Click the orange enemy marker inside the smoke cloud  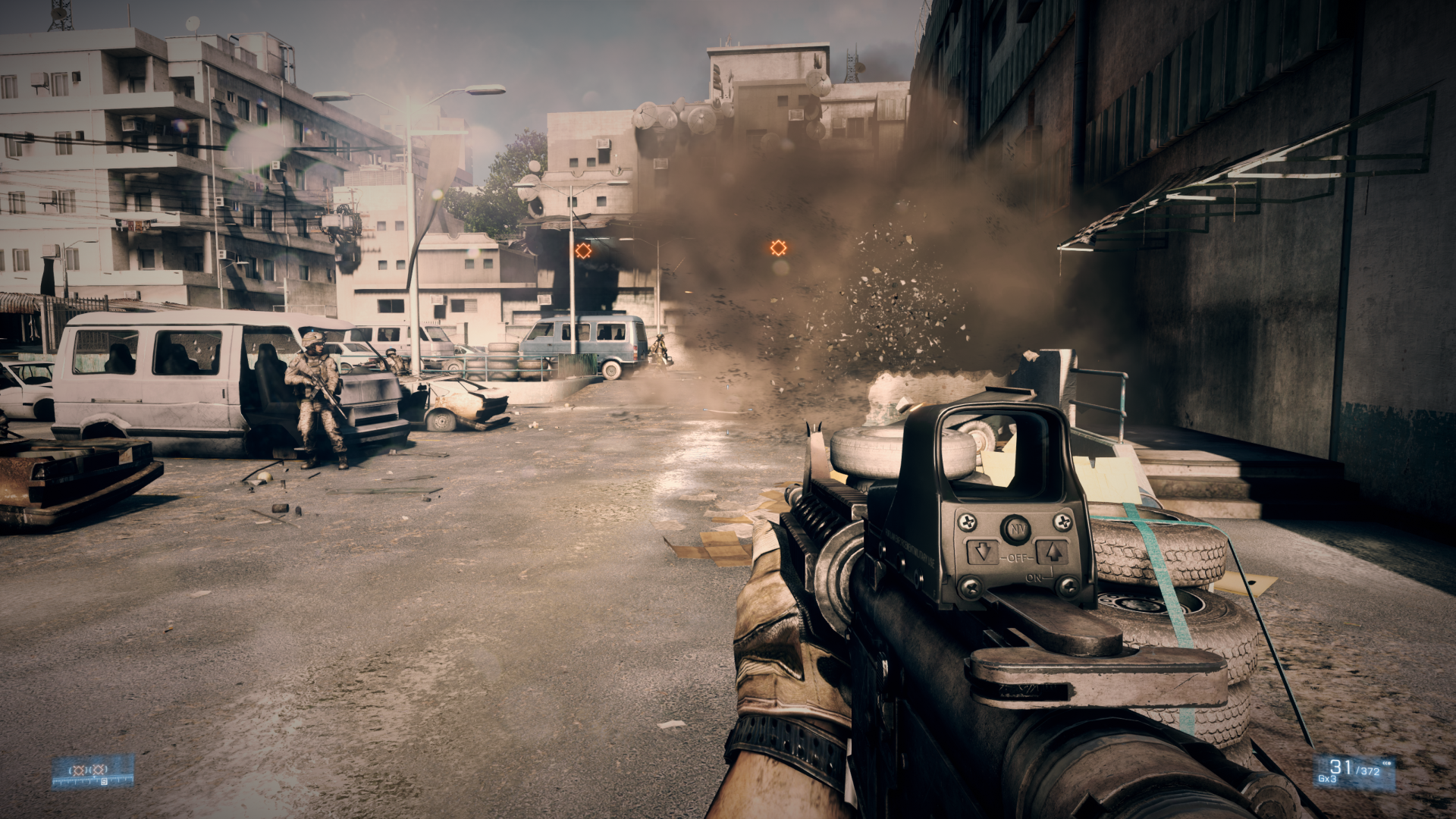coord(777,247)
